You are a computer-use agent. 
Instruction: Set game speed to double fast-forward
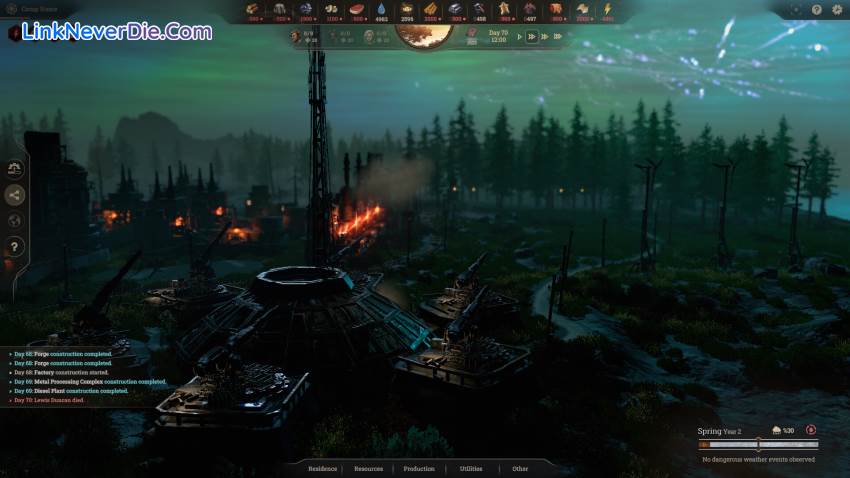533,36
